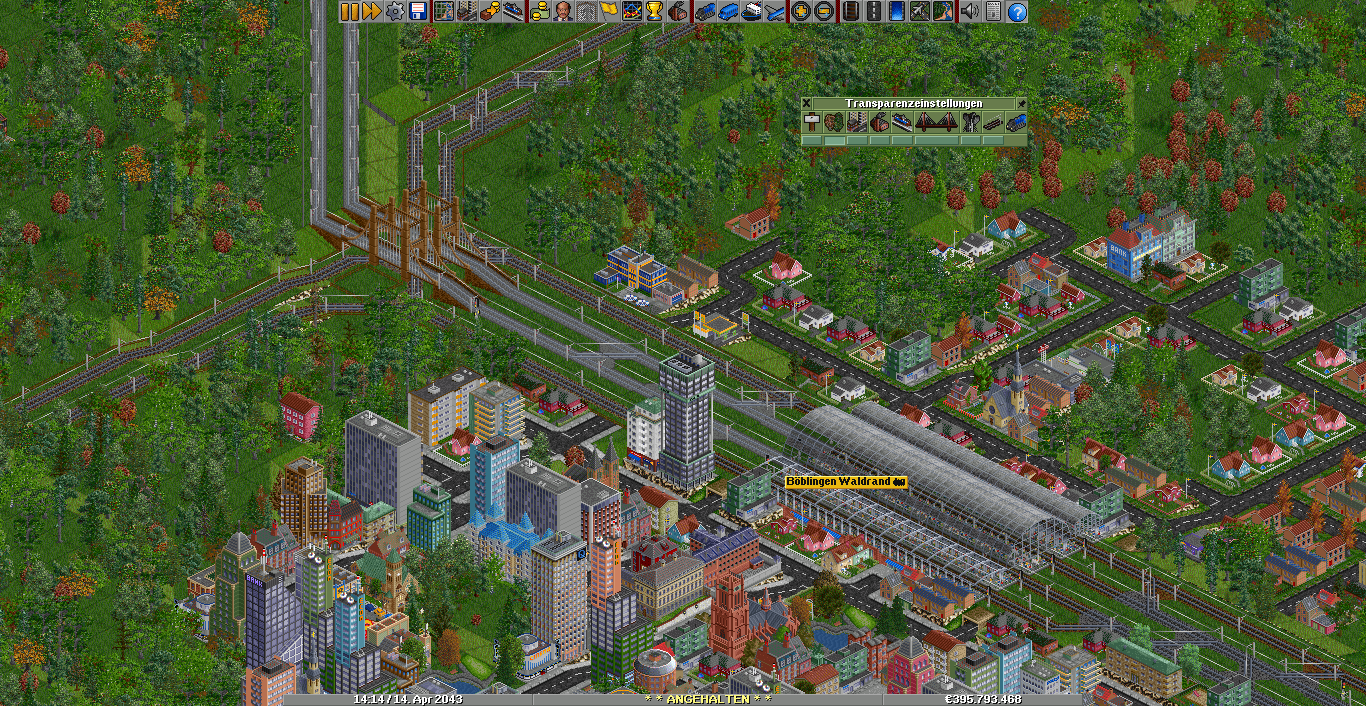Viewport: 1366px width, 706px height.
Task: Toggle transparency for trees
Action: point(834,122)
